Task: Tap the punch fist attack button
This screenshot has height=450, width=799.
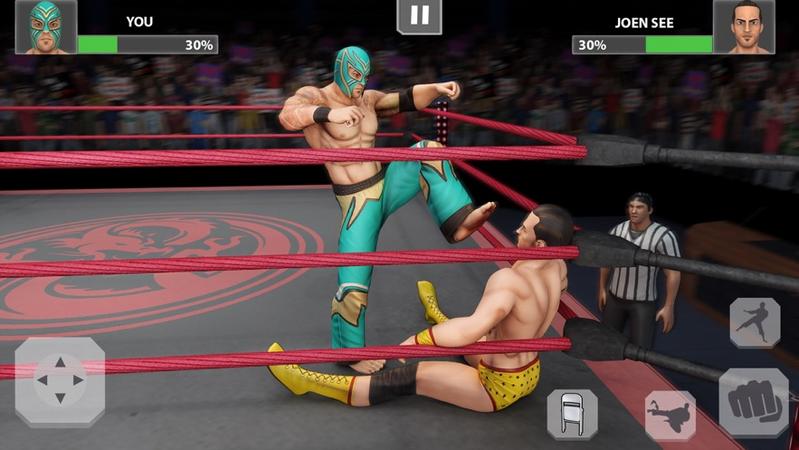Action: pyautogui.click(x=753, y=403)
